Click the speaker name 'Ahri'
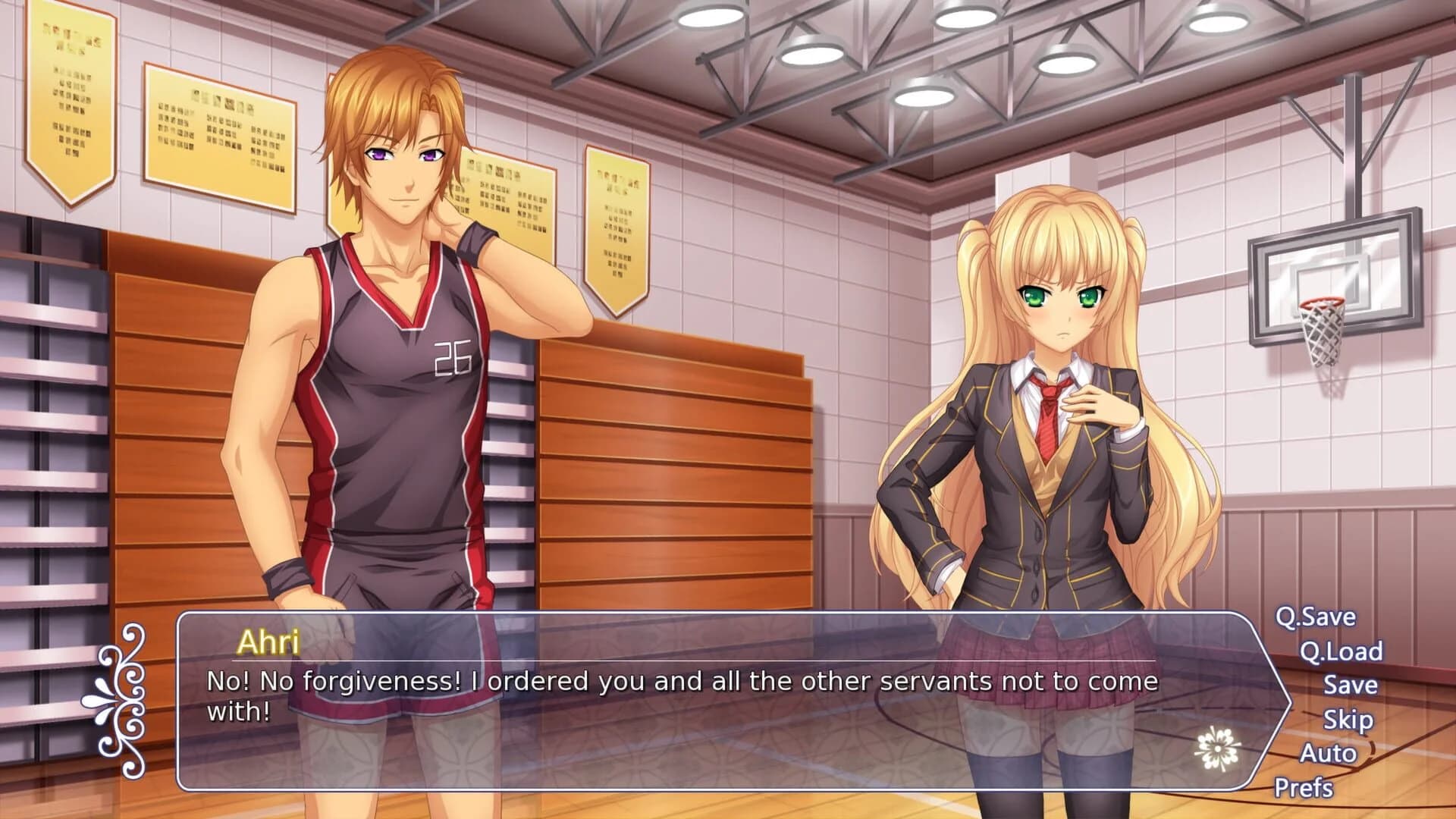The height and width of the screenshot is (819, 1456). 267,641
